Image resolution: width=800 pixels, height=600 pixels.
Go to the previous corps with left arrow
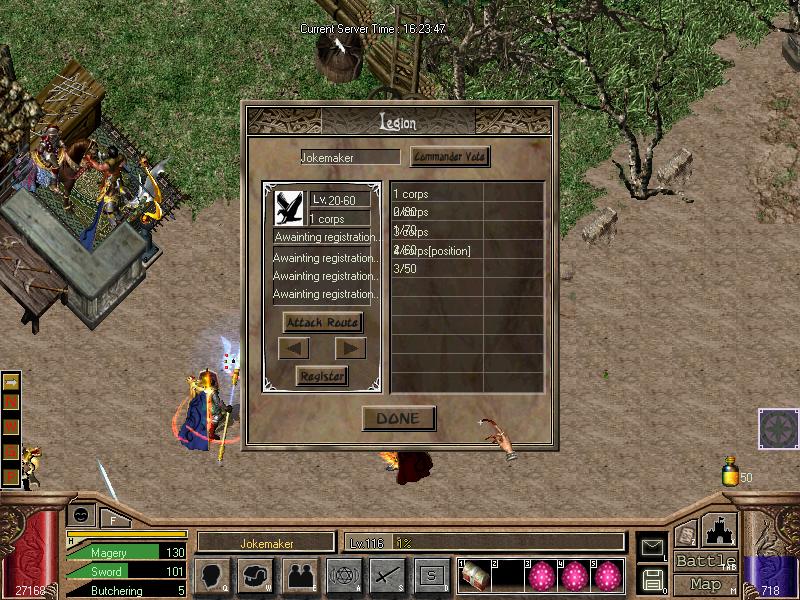pos(295,349)
